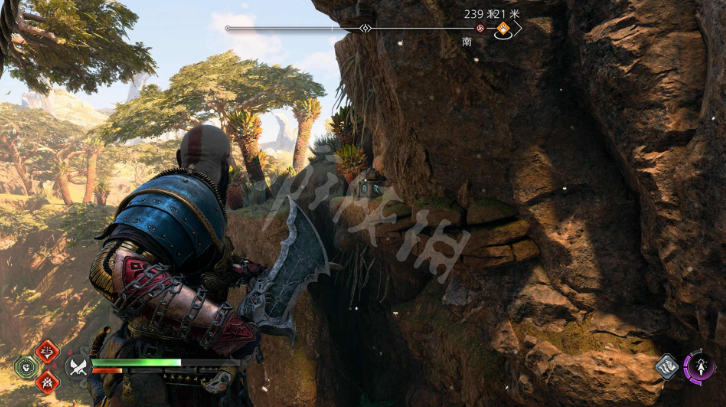This screenshot has height=407, width=726.
Task: Select the gray companion ability icon
Action: pos(667,367)
